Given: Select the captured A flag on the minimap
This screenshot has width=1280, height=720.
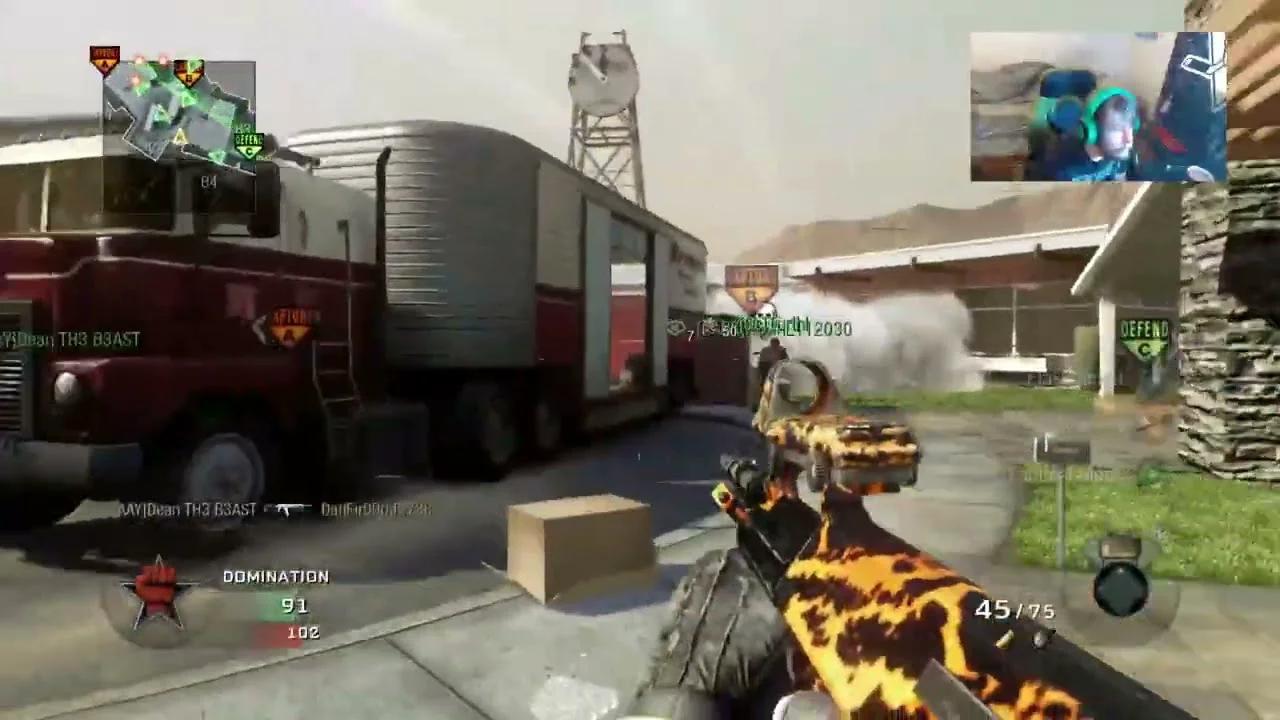Looking at the screenshot, I should coord(104,60).
